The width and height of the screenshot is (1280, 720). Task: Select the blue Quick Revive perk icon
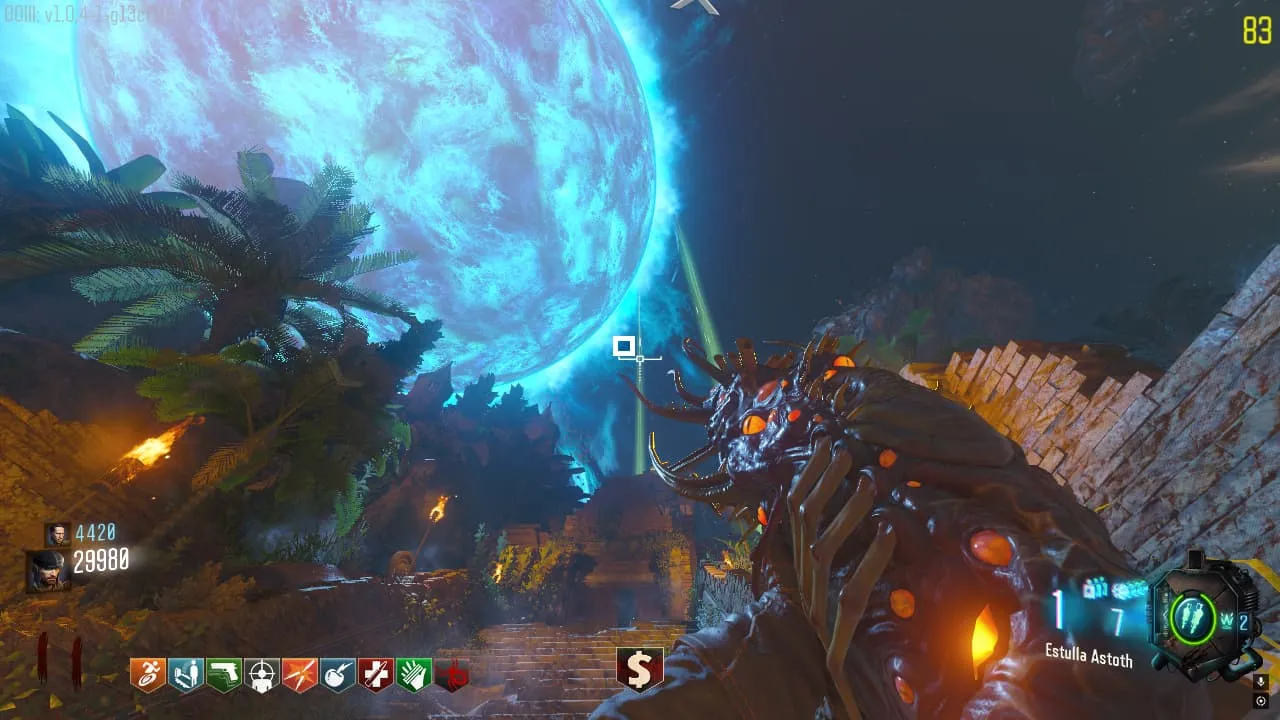(186, 675)
